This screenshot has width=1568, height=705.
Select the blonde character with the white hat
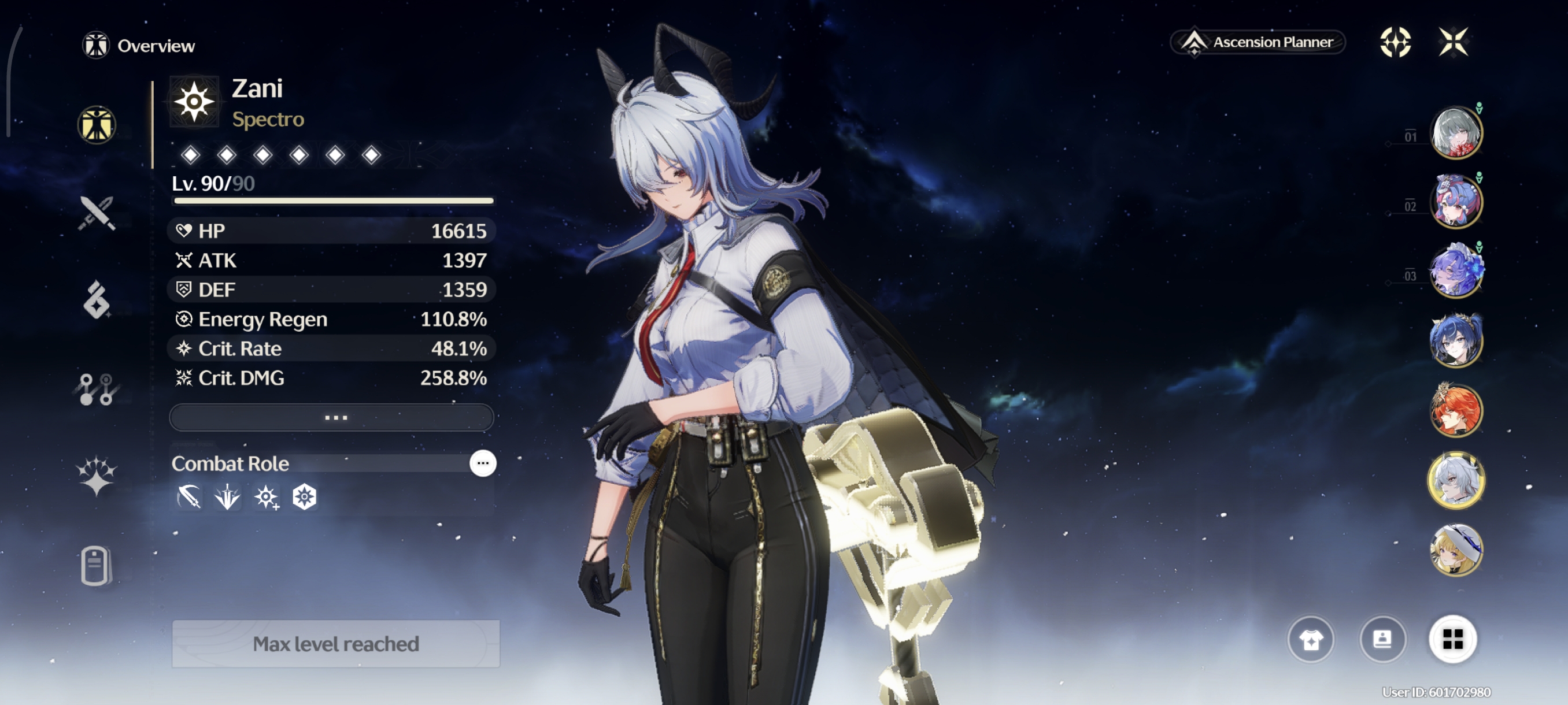point(1456,550)
